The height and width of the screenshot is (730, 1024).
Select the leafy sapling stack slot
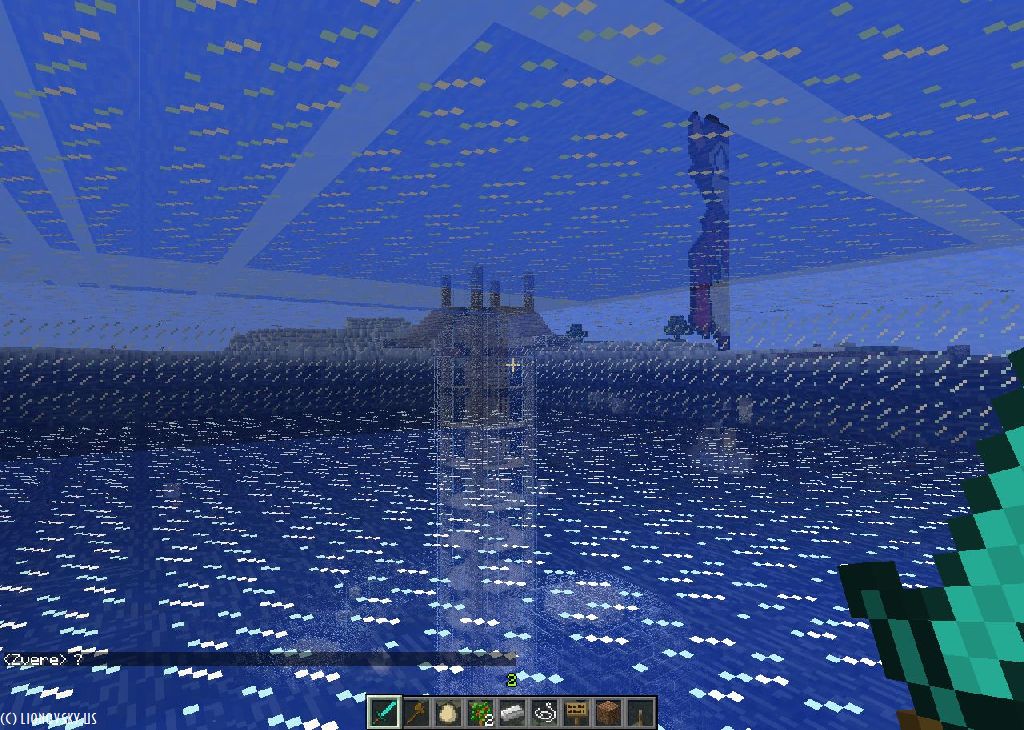coord(481,713)
